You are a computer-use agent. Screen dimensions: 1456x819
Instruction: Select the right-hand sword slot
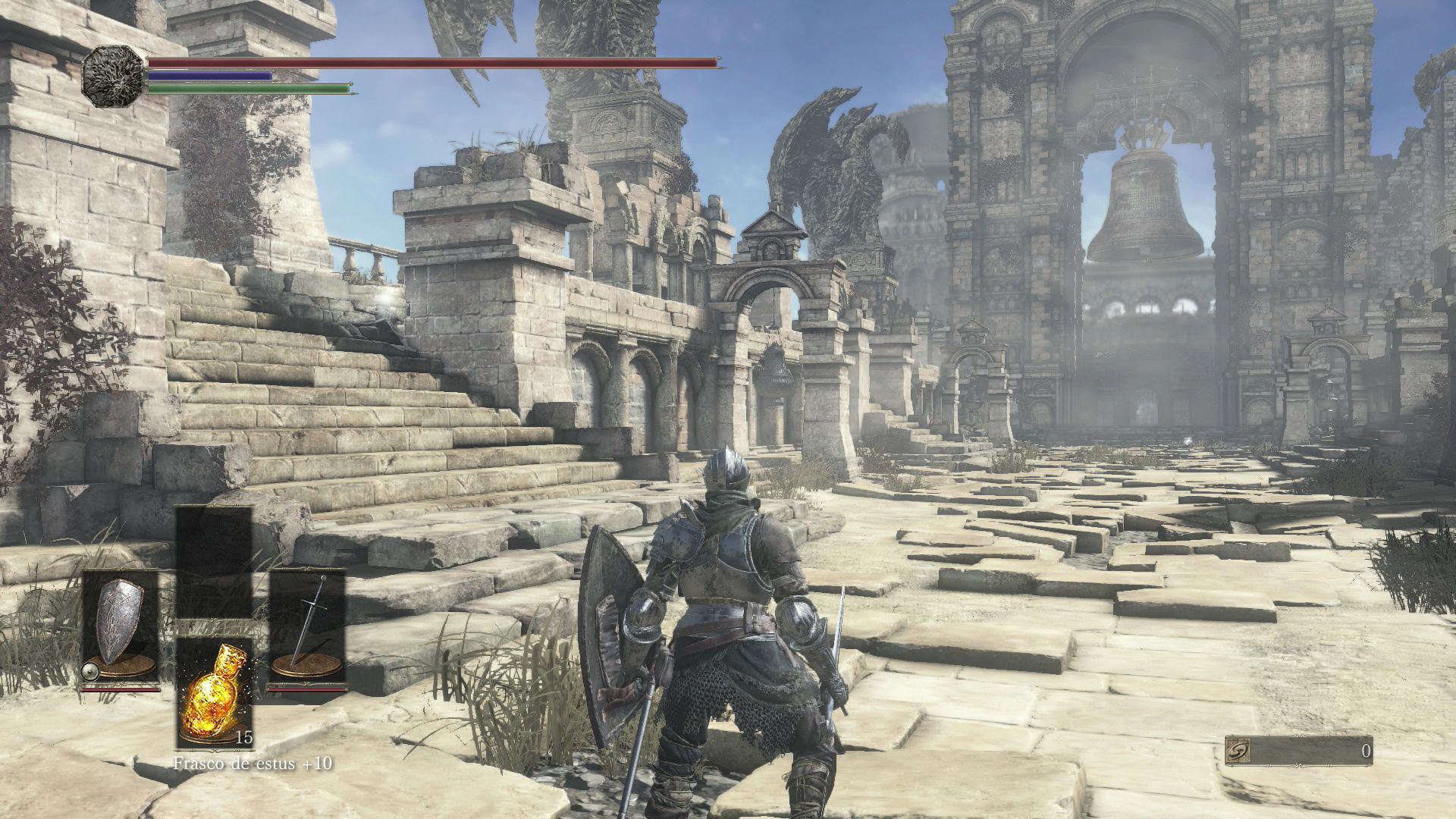tap(308, 628)
